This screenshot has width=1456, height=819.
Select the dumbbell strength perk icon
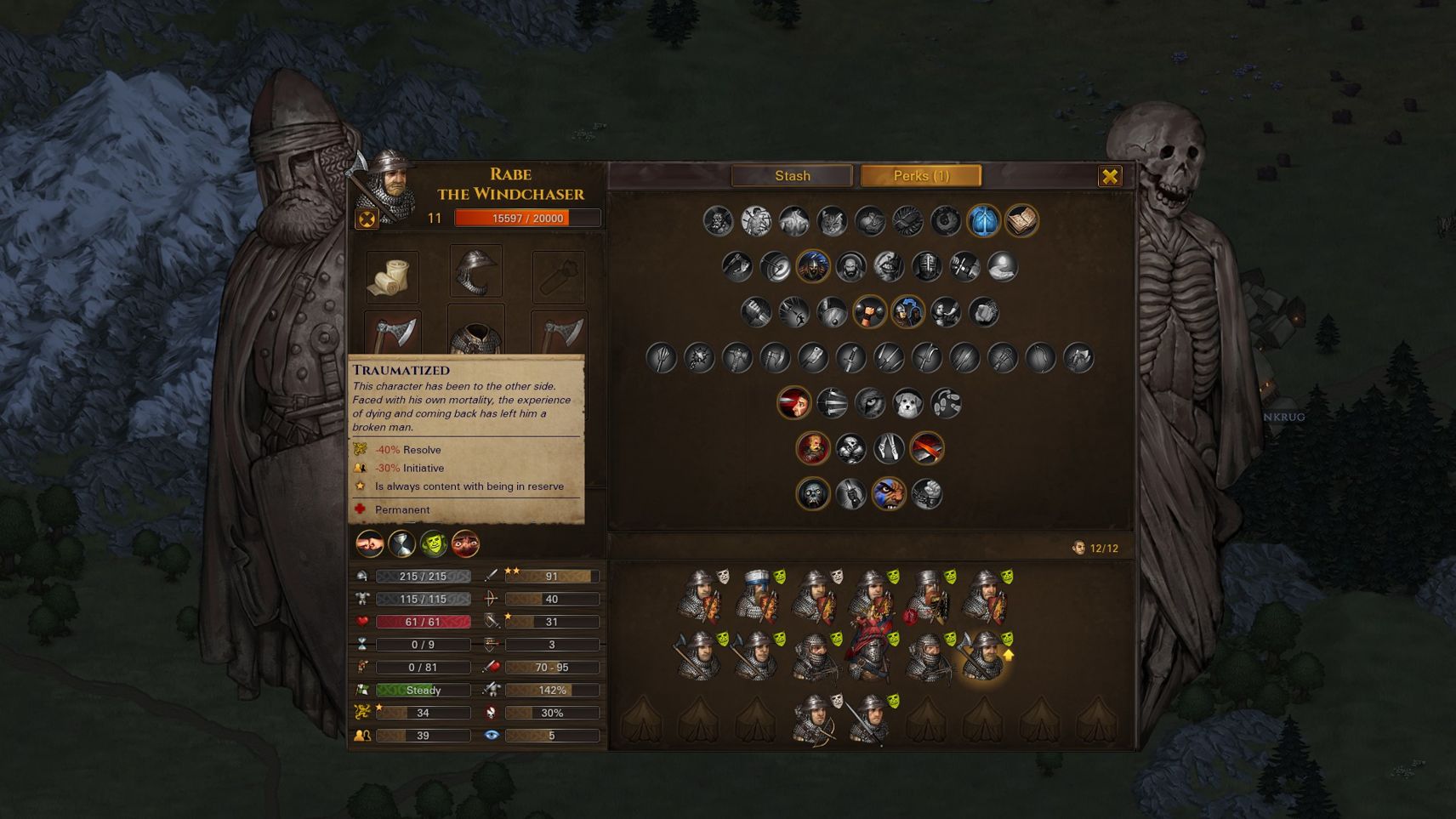coord(869,312)
